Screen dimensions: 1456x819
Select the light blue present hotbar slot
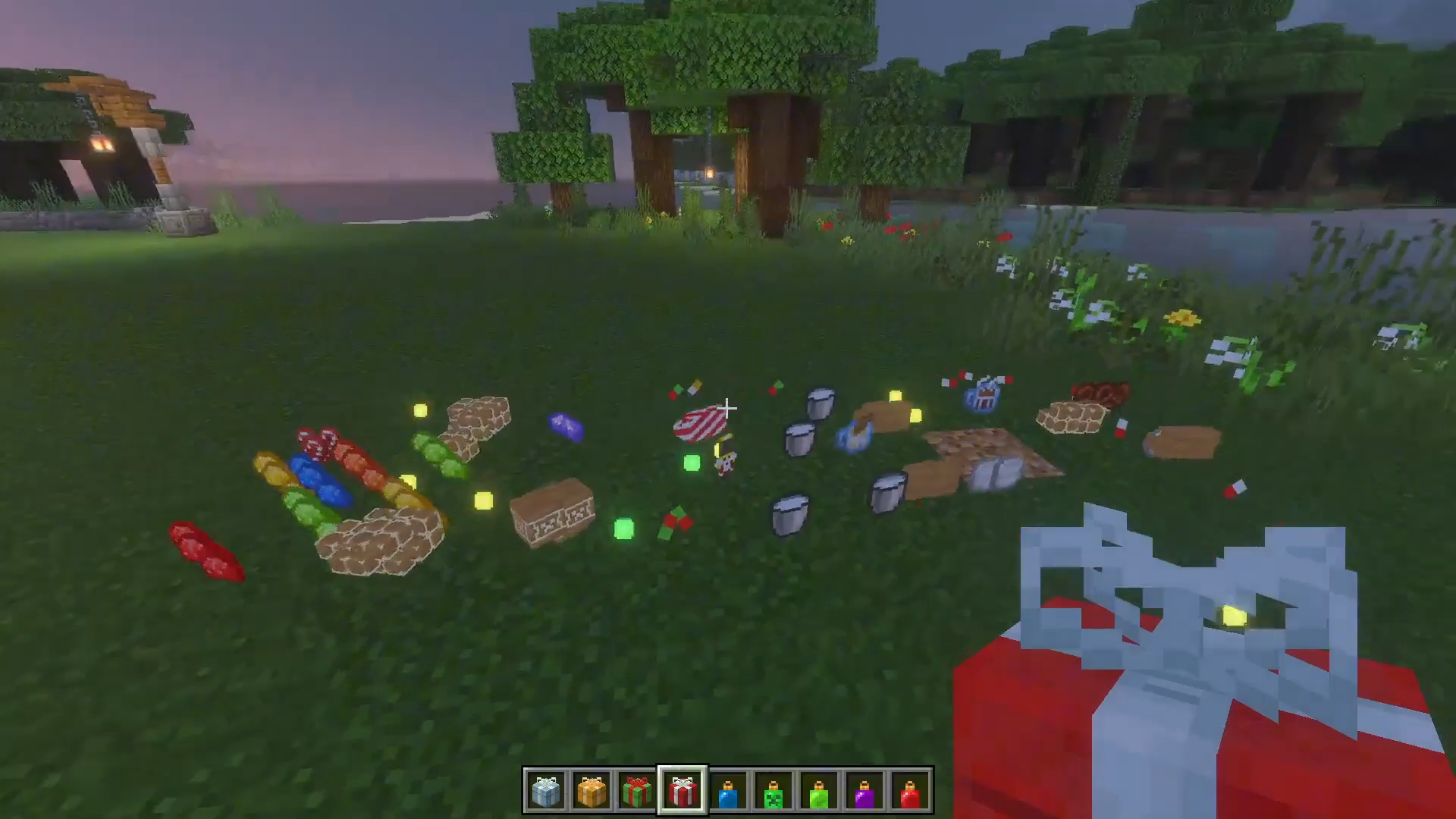click(546, 792)
